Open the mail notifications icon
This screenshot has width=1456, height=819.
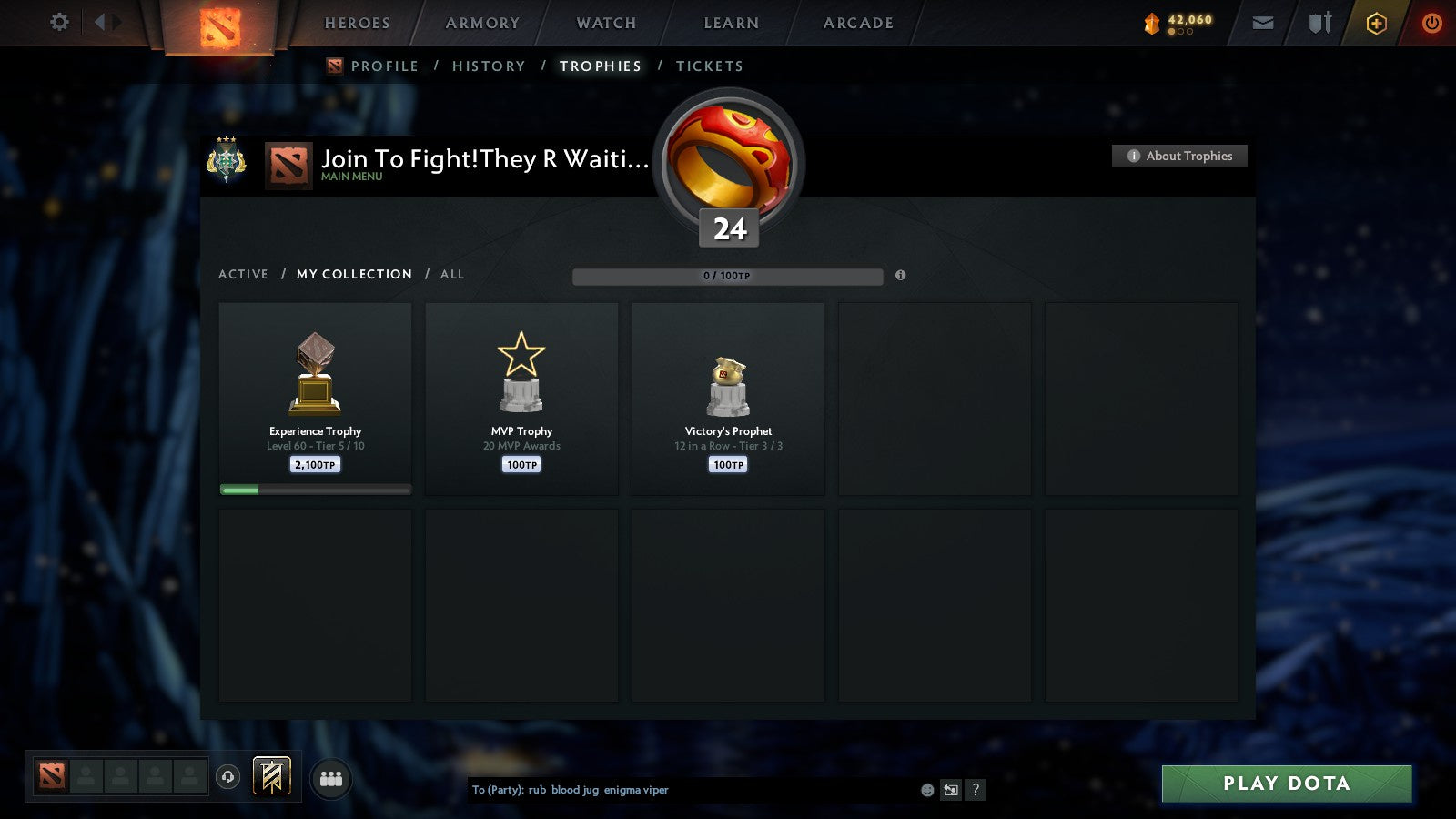point(1261,23)
